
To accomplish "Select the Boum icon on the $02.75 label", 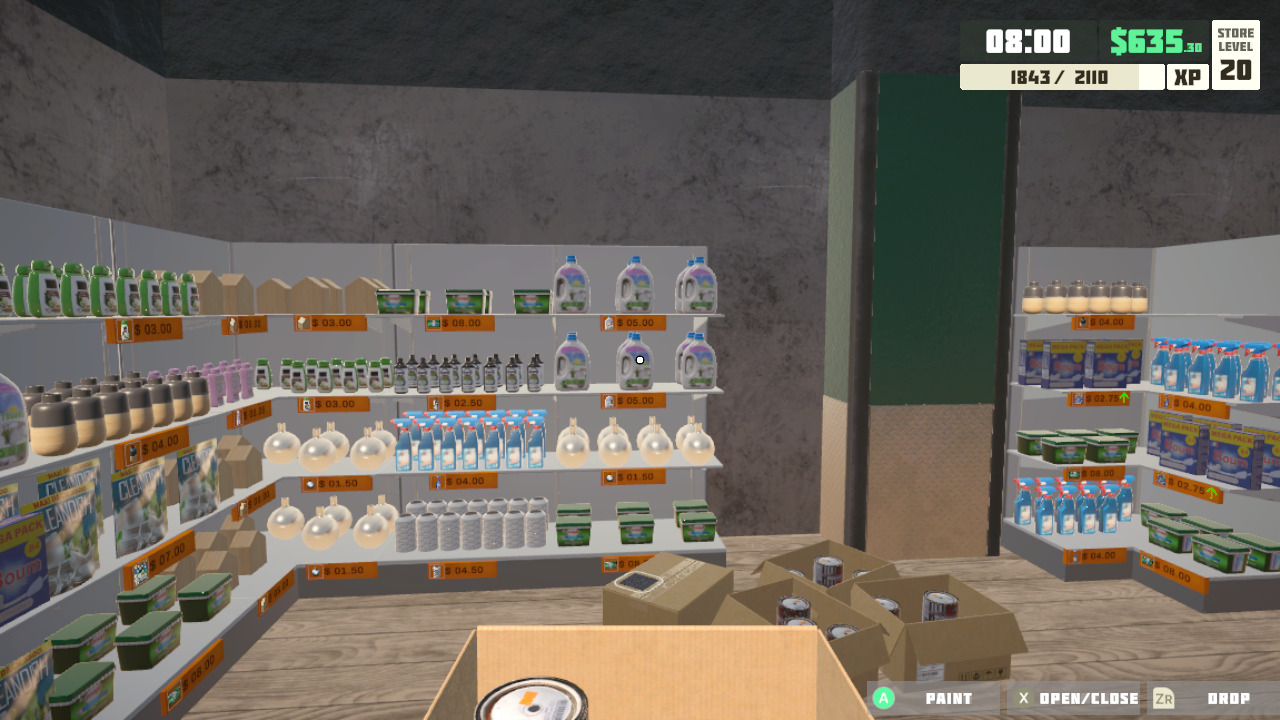I will pos(1161,478).
